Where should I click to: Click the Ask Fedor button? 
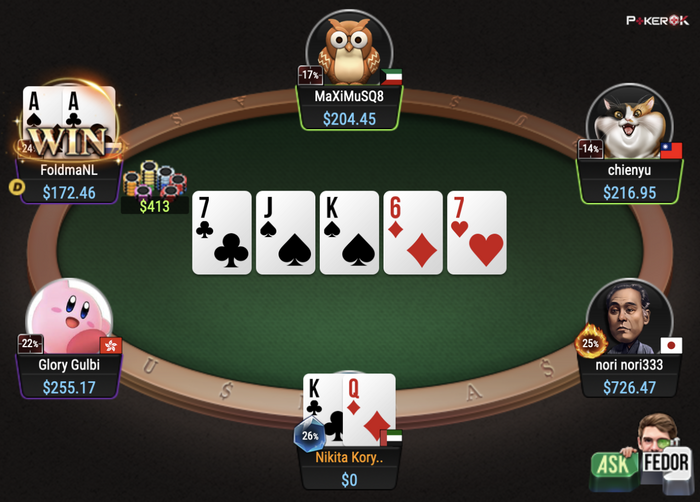[643, 458]
